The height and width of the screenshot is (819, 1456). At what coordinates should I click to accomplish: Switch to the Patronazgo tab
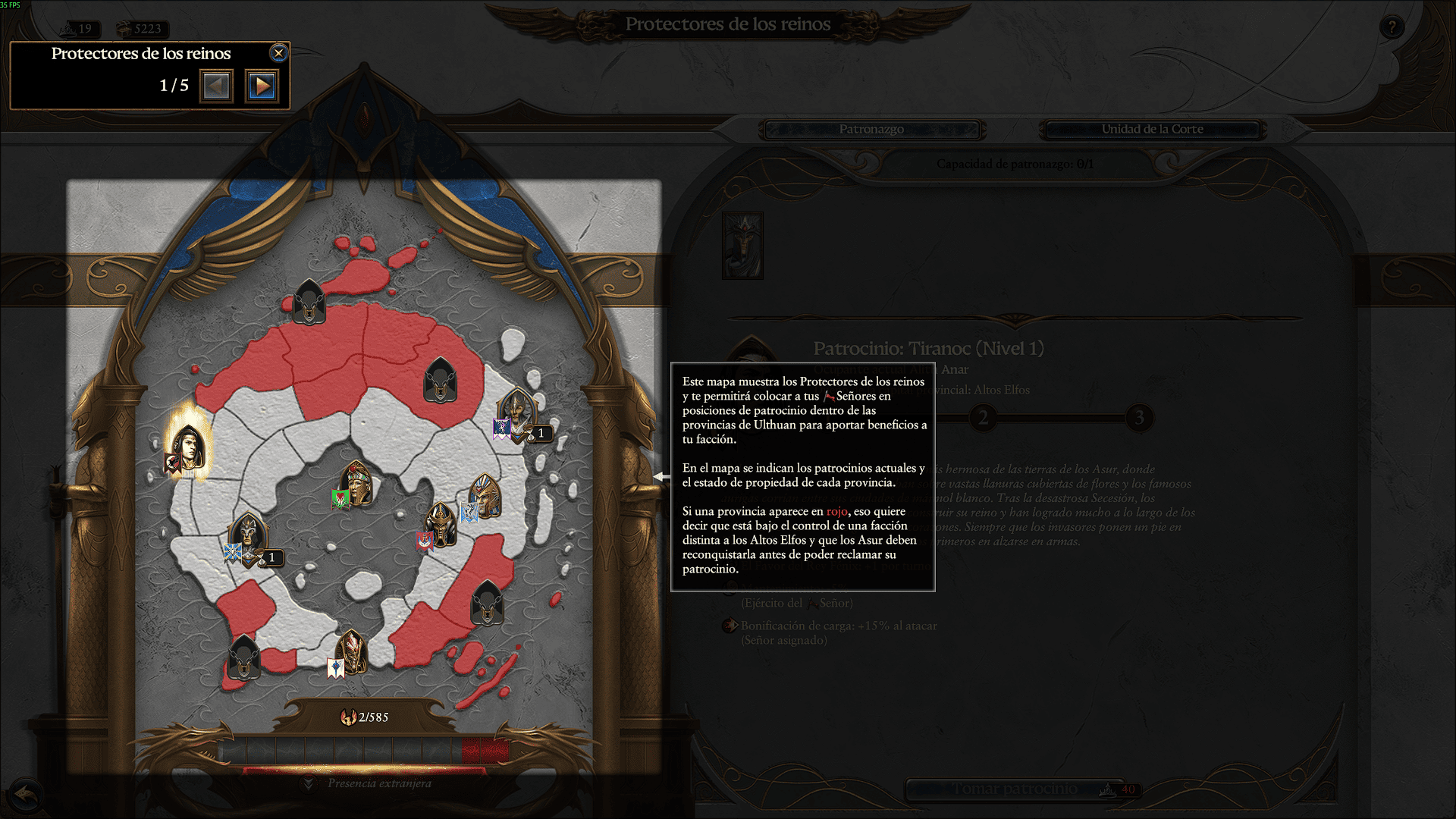coord(871,130)
